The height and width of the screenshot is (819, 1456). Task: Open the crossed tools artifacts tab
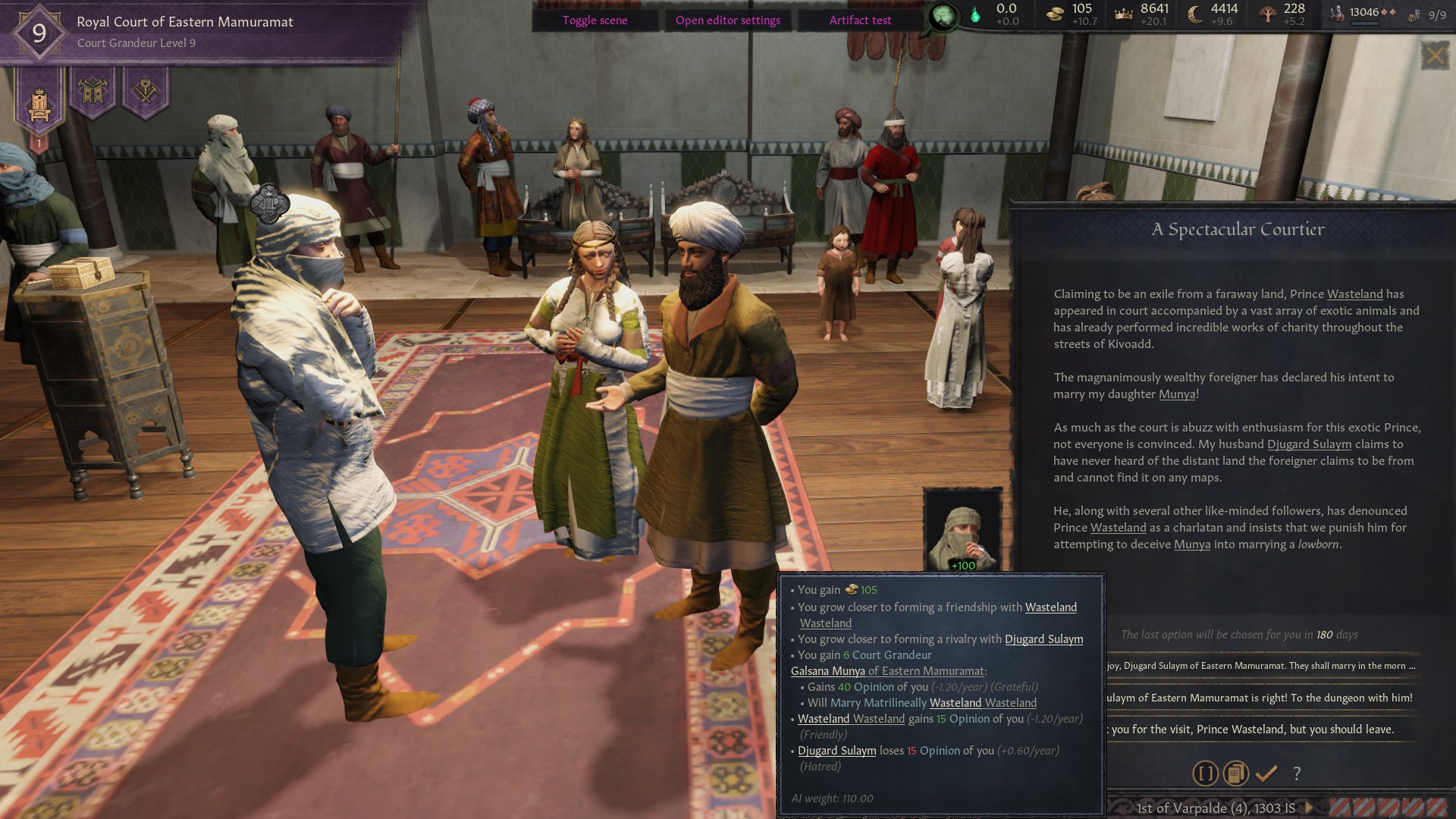tap(145, 93)
